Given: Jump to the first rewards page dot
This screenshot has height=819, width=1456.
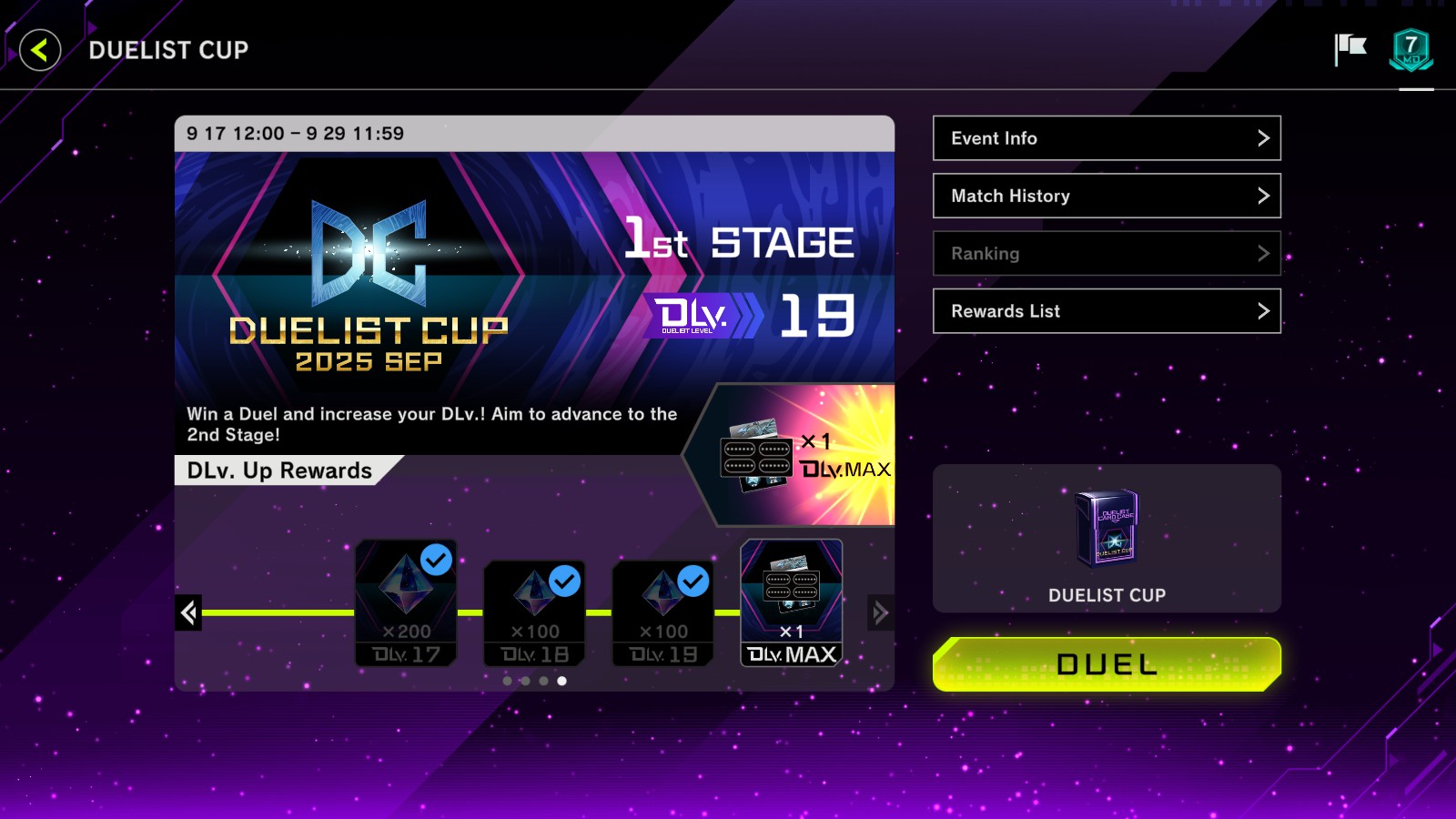Looking at the screenshot, I should (507, 681).
